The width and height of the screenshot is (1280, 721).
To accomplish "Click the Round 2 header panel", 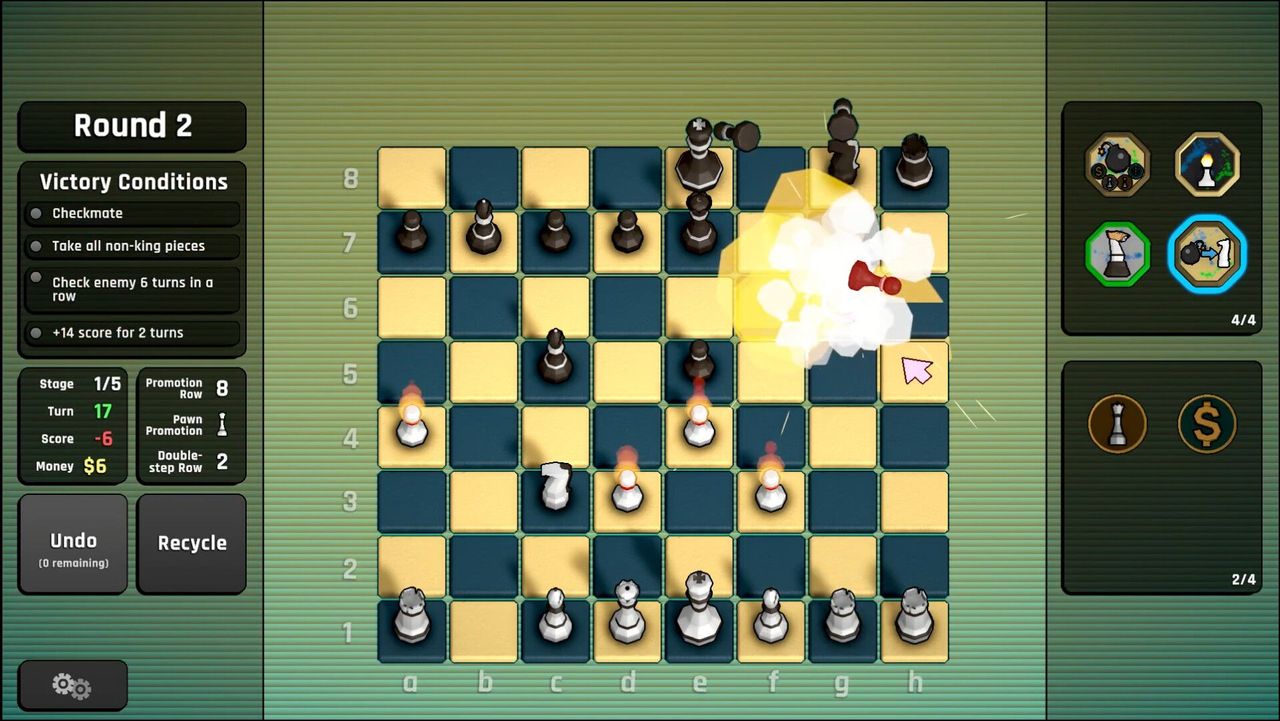I will 131,124.
